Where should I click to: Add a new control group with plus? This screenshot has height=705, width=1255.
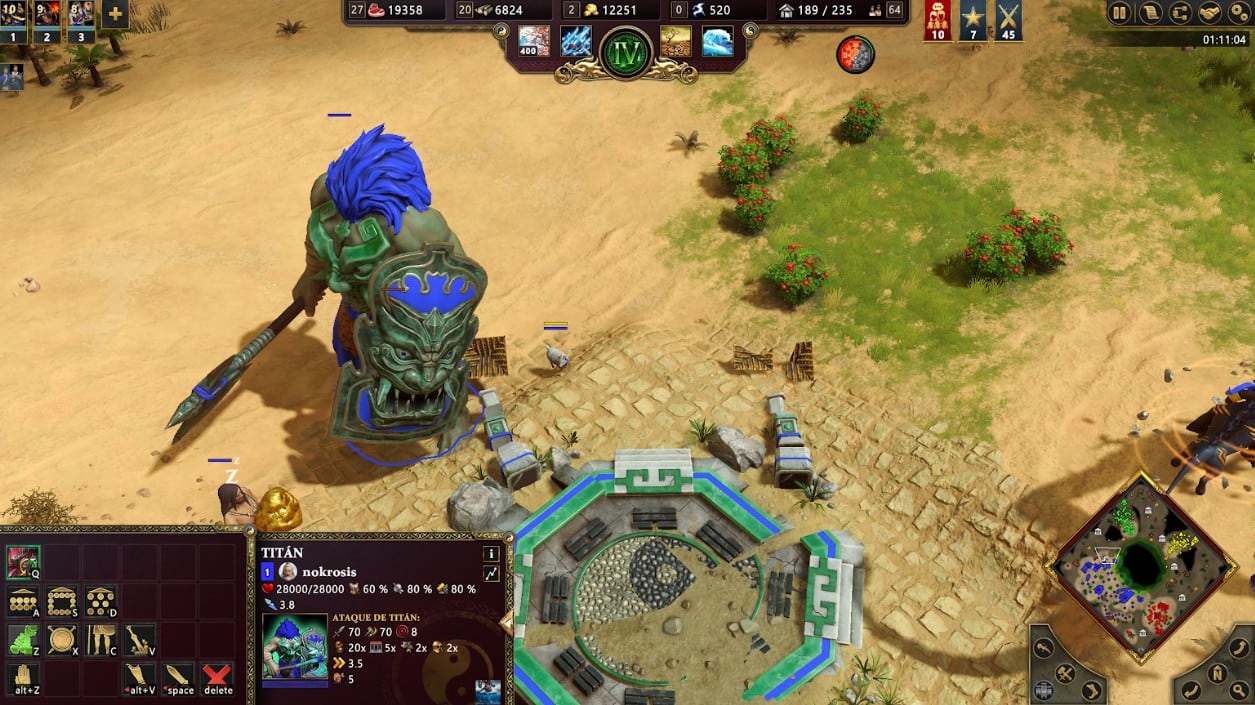click(x=115, y=14)
